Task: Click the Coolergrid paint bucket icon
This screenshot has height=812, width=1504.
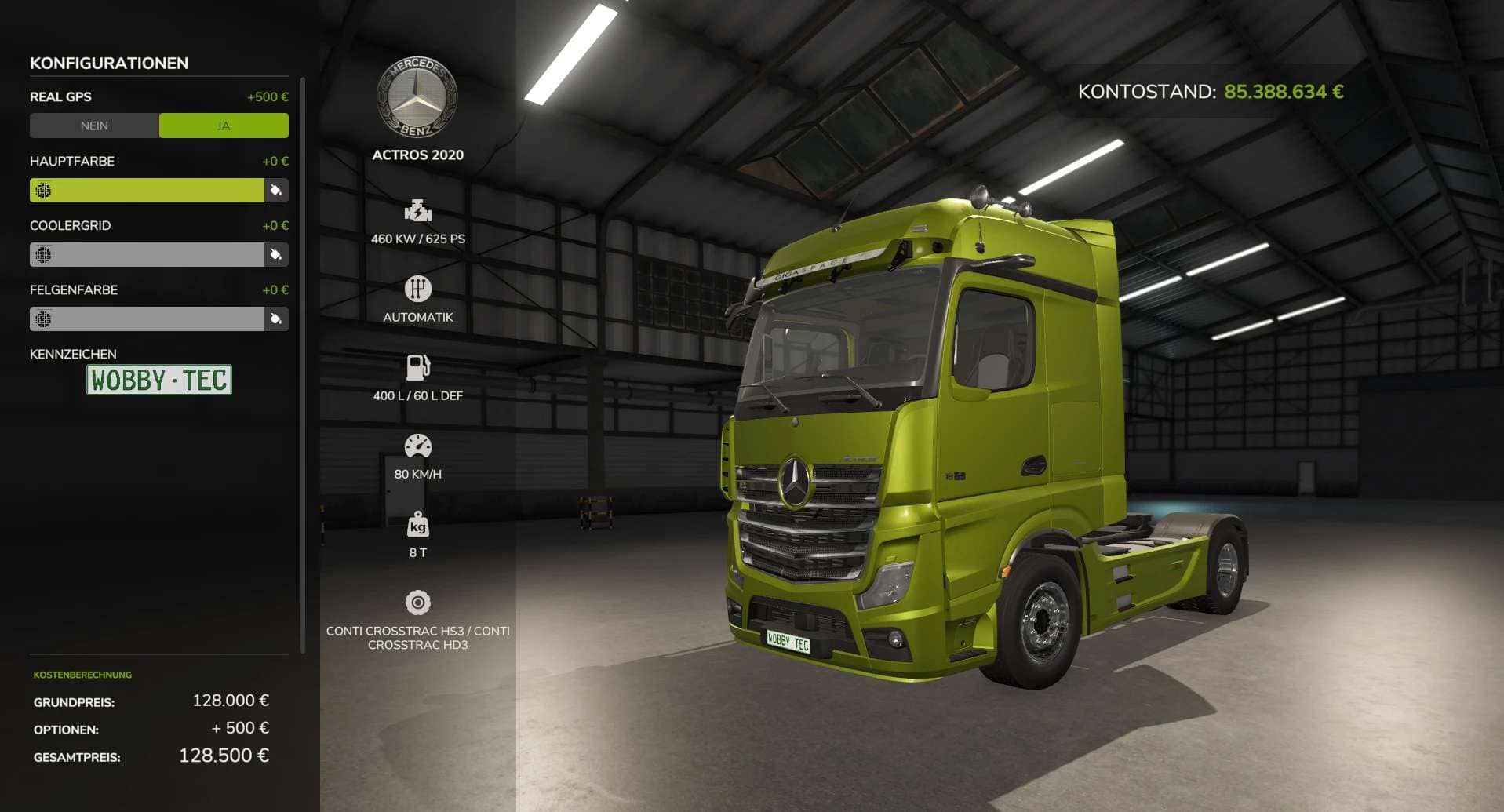Action: click(x=276, y=254)
